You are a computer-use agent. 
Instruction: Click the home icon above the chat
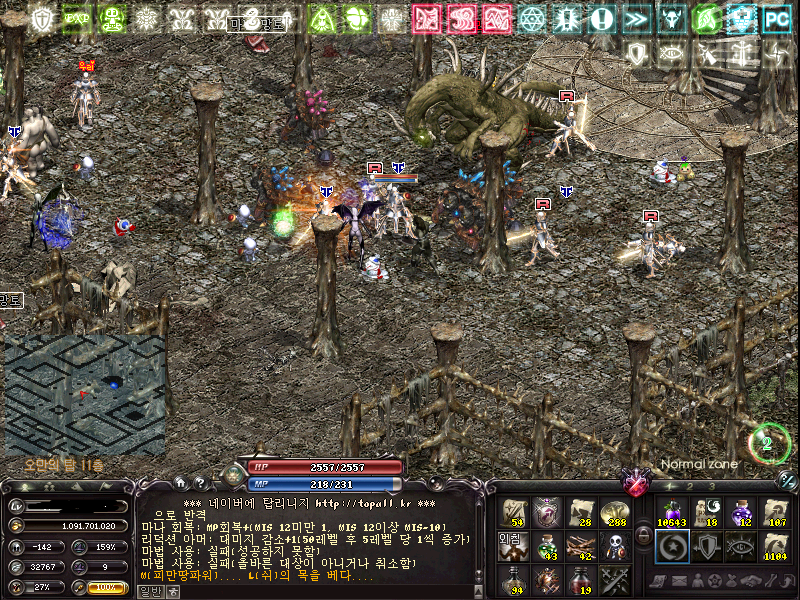coord(180,482)
